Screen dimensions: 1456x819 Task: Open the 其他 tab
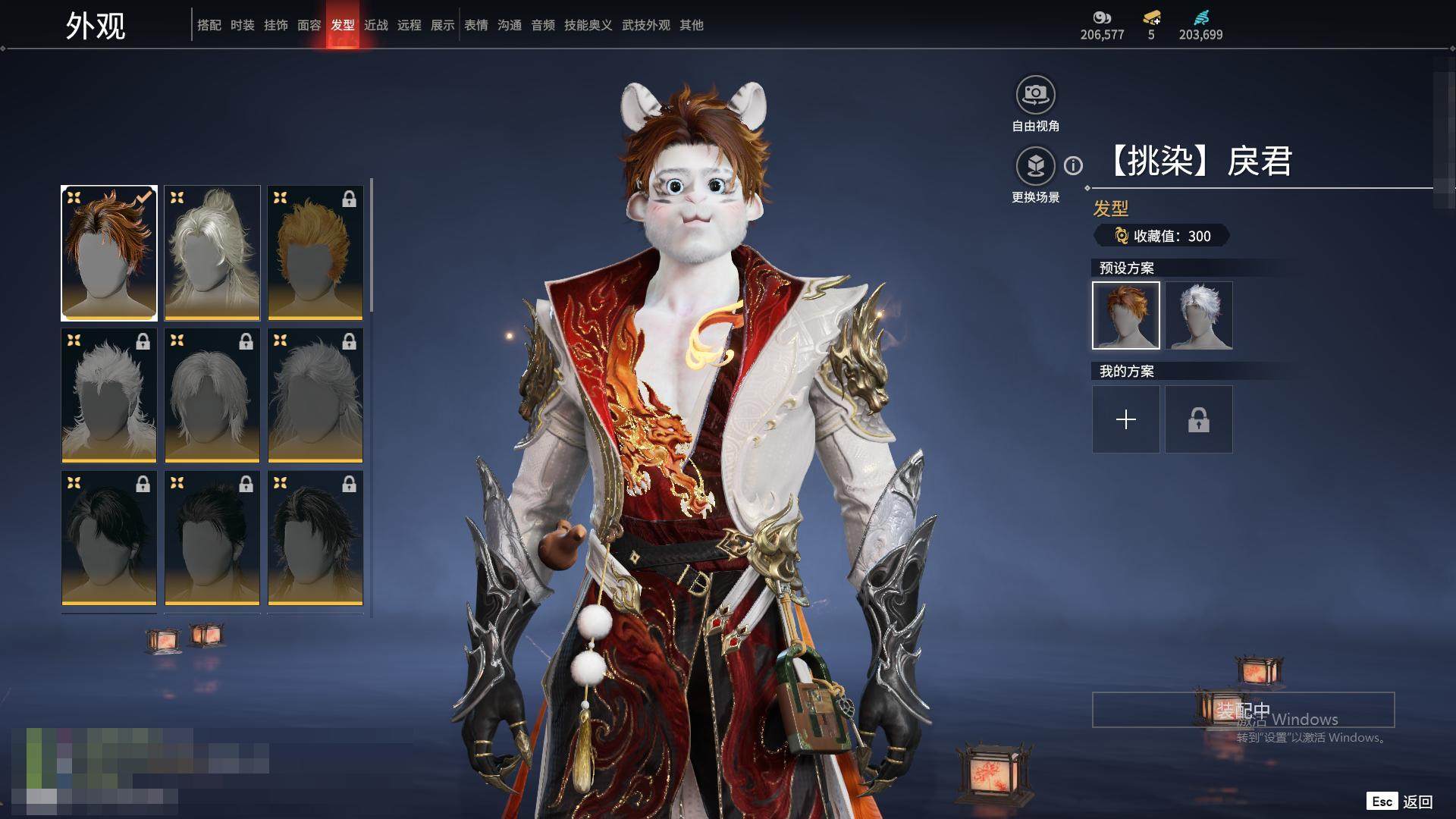(x=691, y=25)
